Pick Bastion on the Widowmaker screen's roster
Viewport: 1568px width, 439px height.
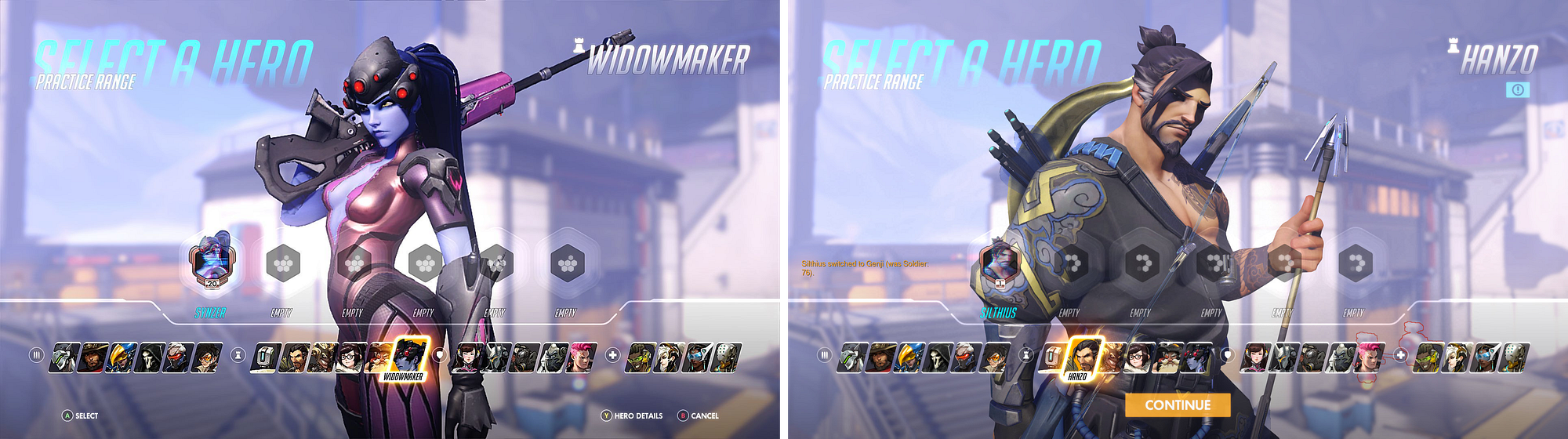tap(267, 357)
